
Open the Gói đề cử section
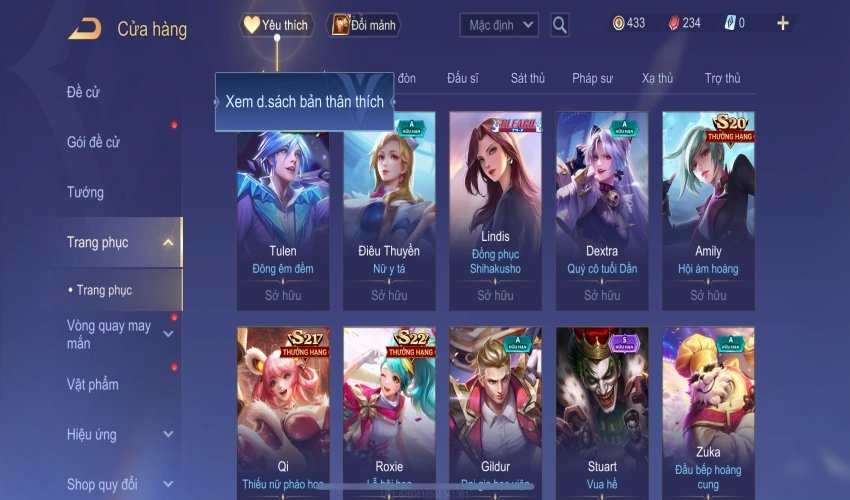93,142
